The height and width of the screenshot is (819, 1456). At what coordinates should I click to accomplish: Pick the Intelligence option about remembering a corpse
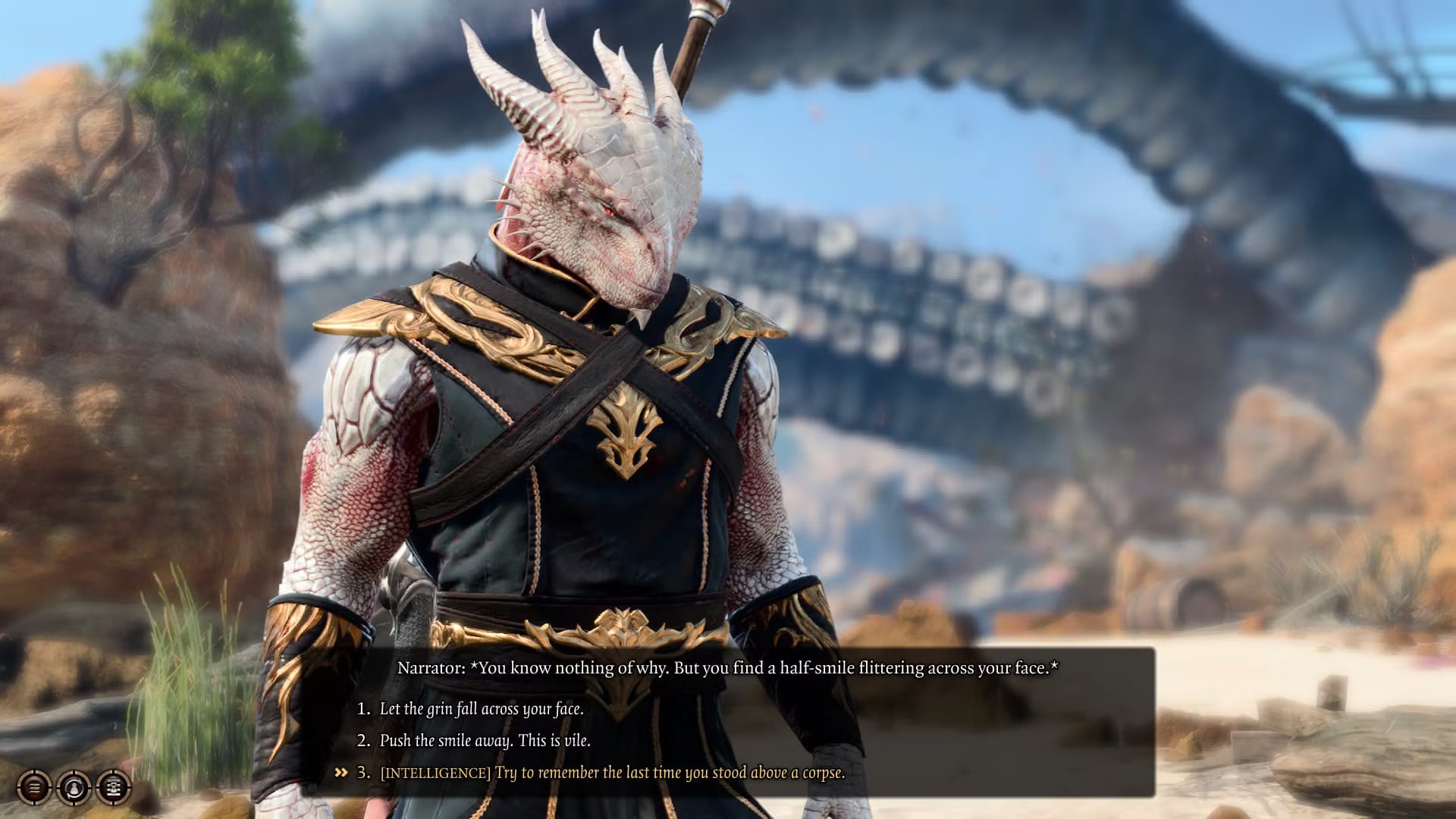point(611,773)
